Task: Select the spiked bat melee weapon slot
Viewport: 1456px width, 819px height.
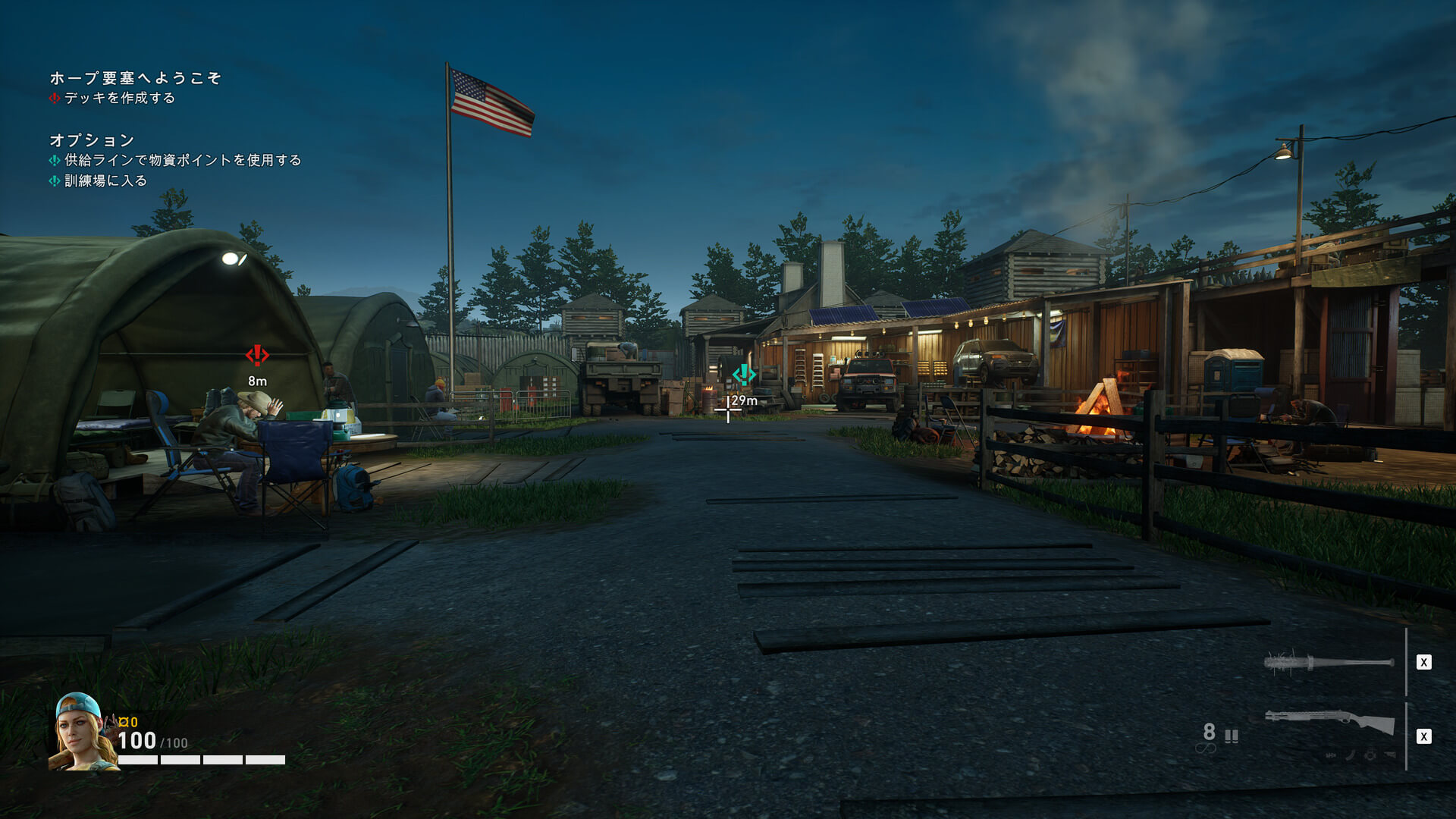Action: 1329,663
